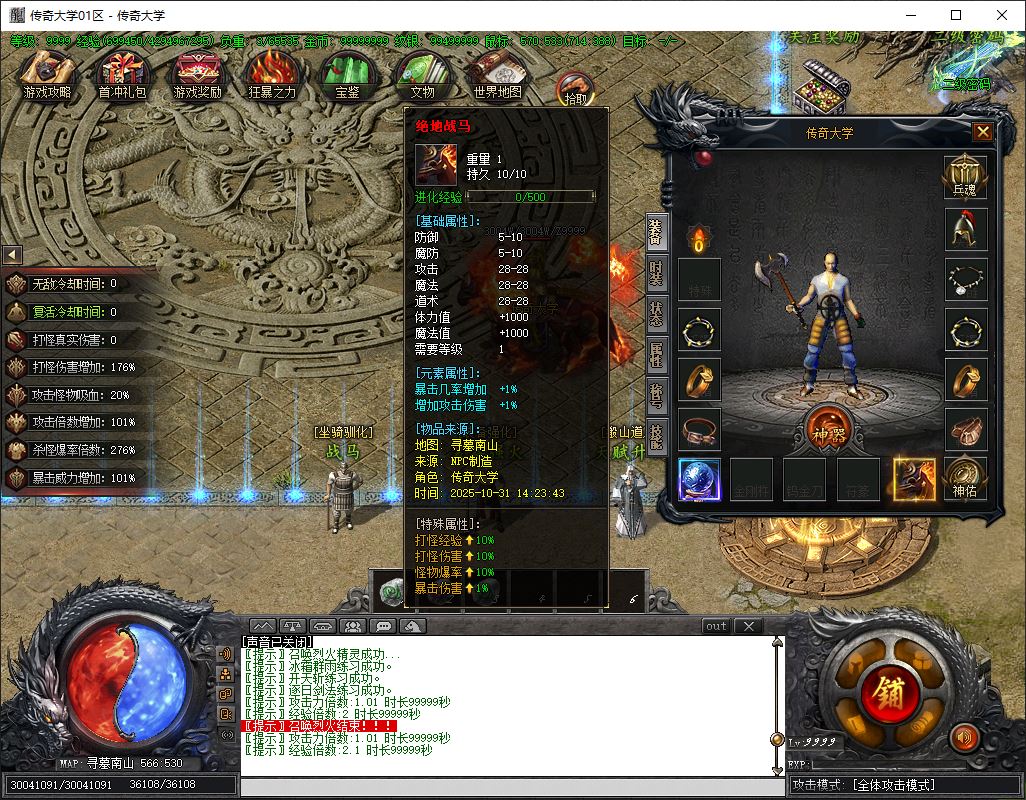Open the shop with the red 鋪 button

pos(886,690)
